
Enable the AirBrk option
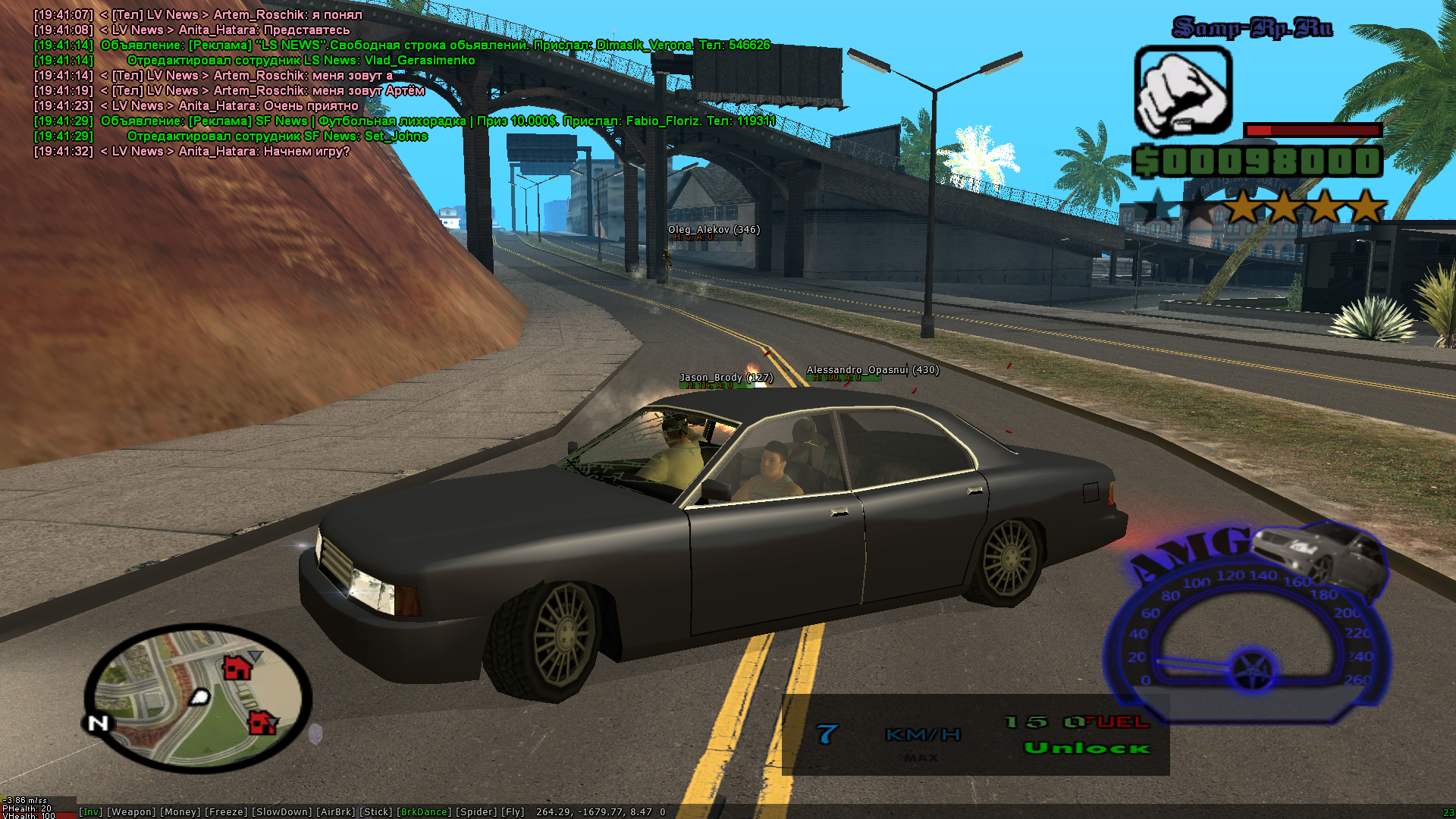335,812
